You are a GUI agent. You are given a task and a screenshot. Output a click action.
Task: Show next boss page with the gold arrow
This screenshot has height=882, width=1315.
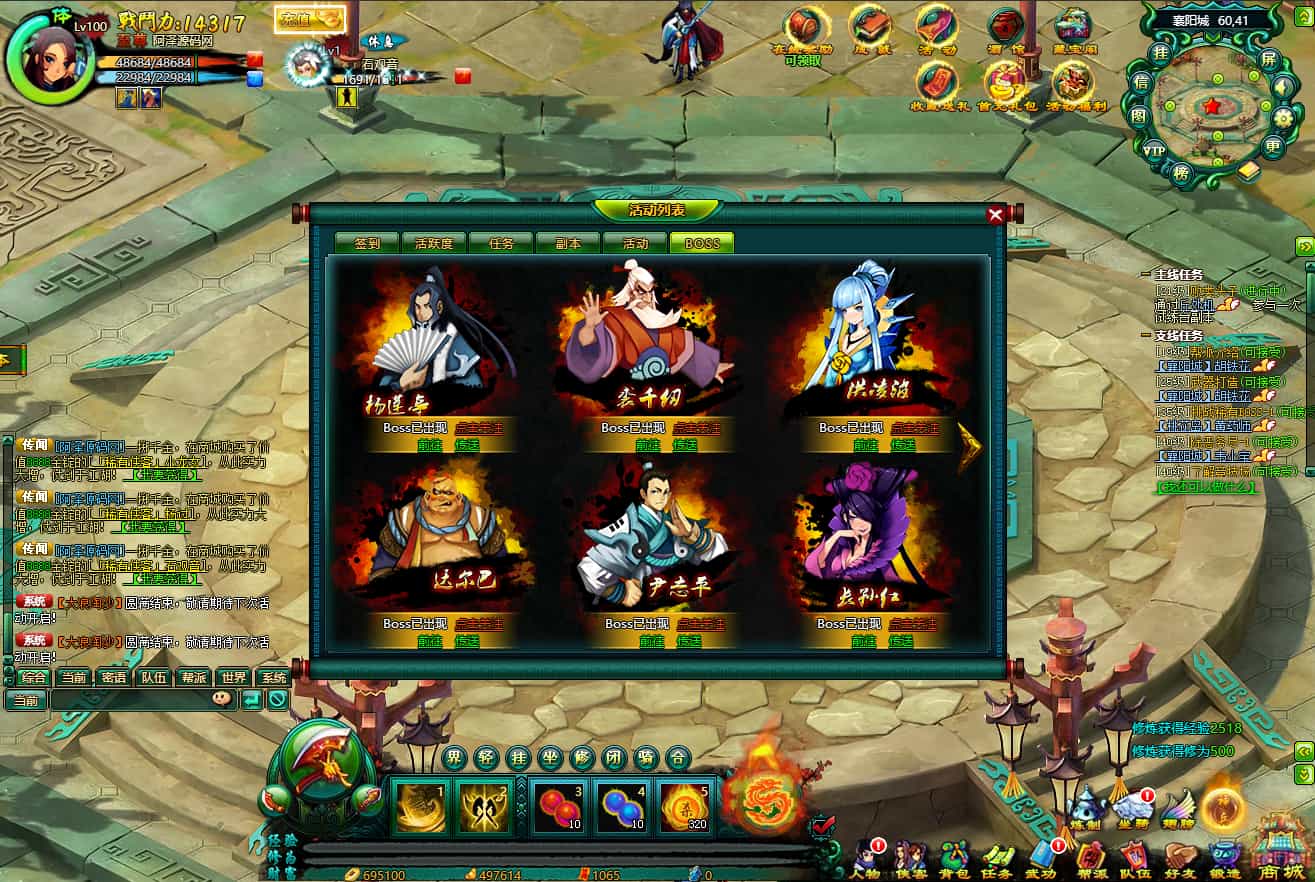pos(969,445)
